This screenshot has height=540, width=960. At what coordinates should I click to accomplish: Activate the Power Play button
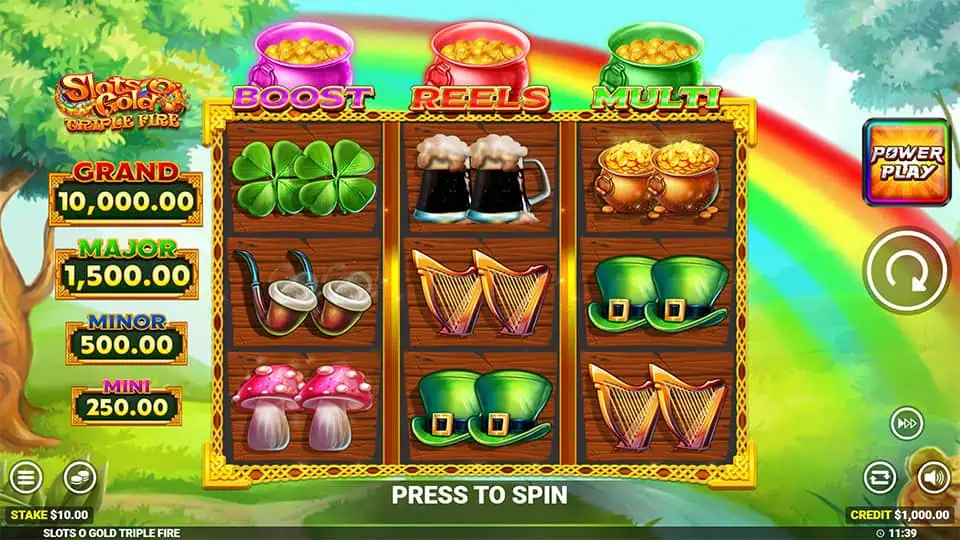906,162
